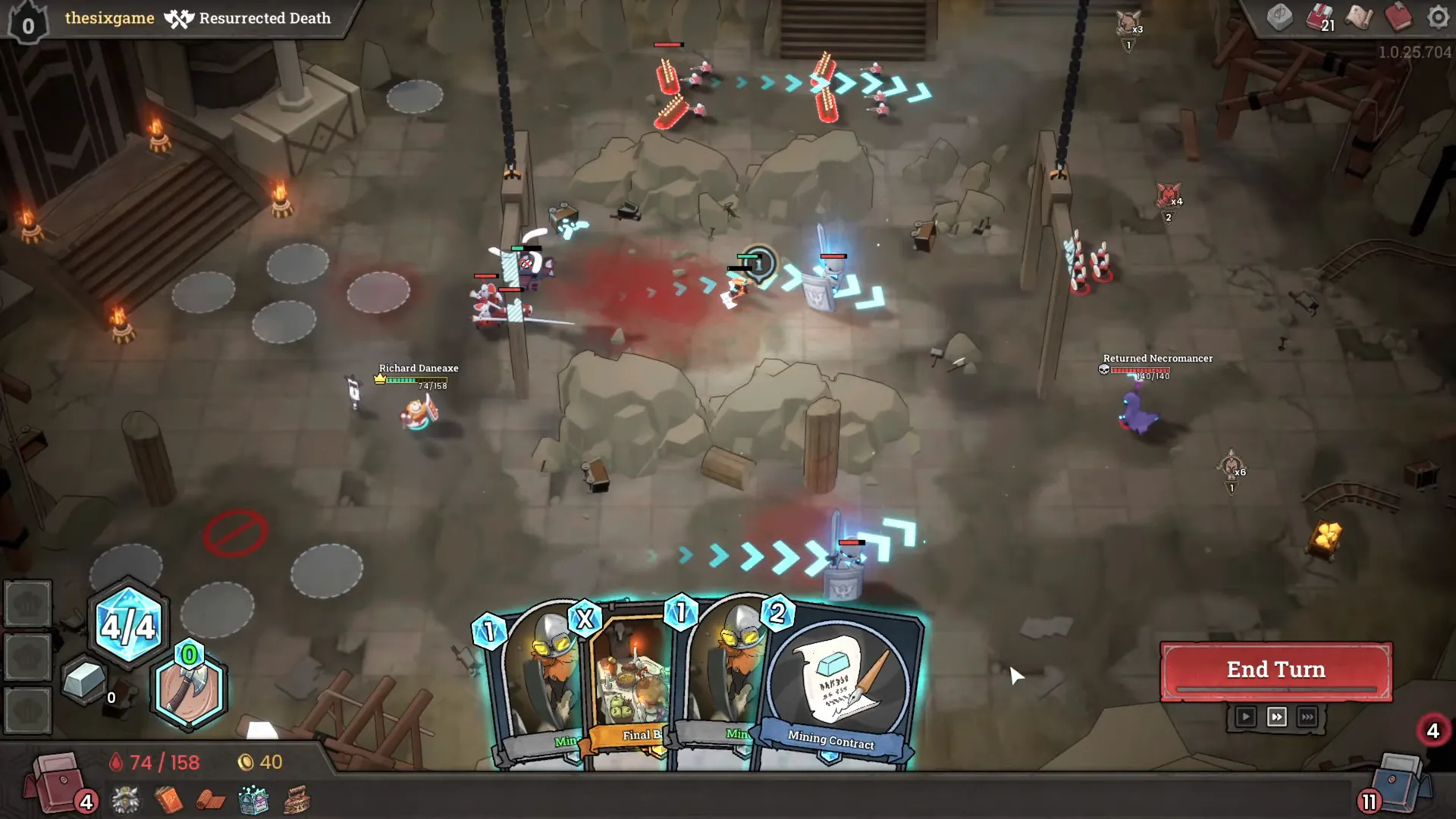Open the settings gear menu

click(1438, 17)
